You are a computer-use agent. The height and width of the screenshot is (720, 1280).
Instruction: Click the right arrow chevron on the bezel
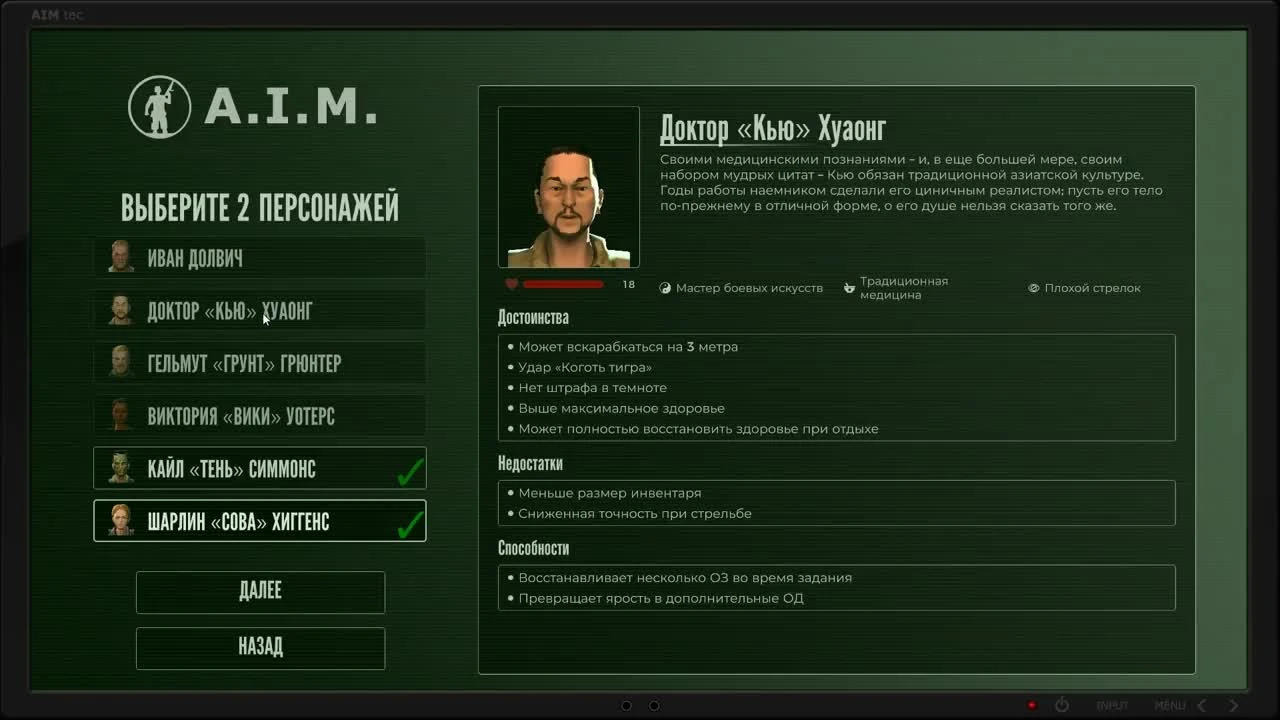[x=1233, y=705]
